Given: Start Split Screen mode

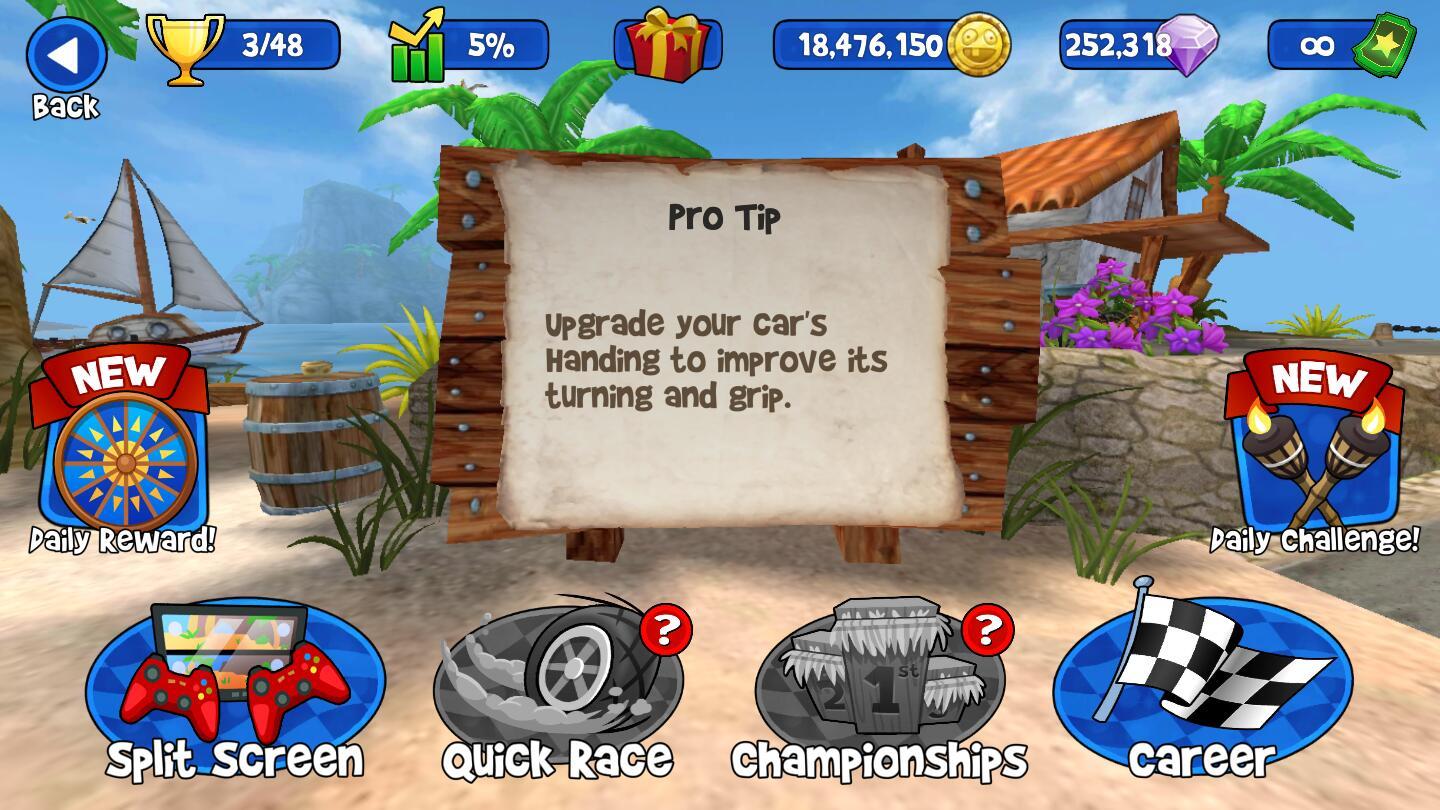Looking at the screenshot, I should 235,690.
